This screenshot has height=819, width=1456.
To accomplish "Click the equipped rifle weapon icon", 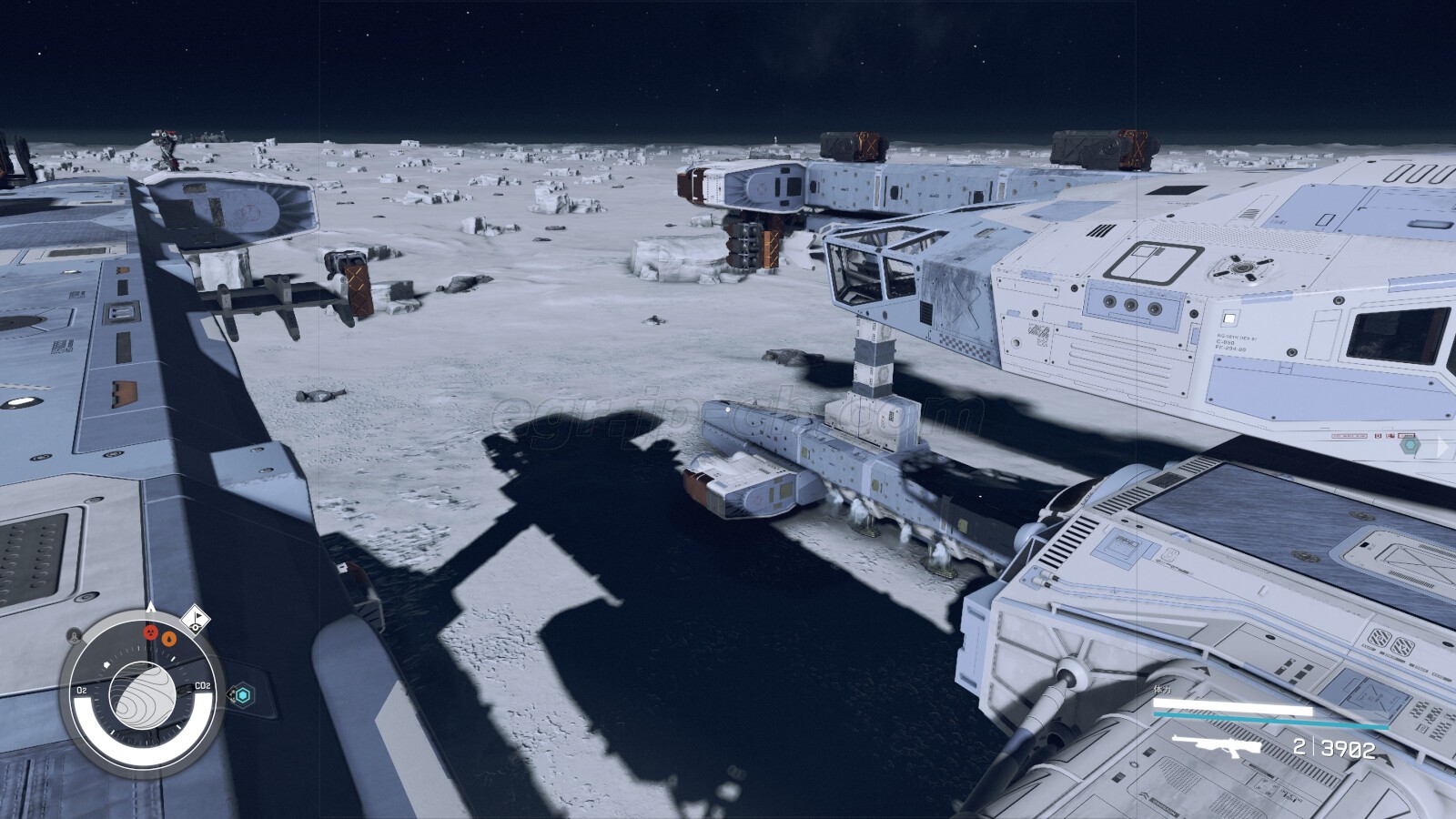I will pyautogui.click(x=1217, y=748).
